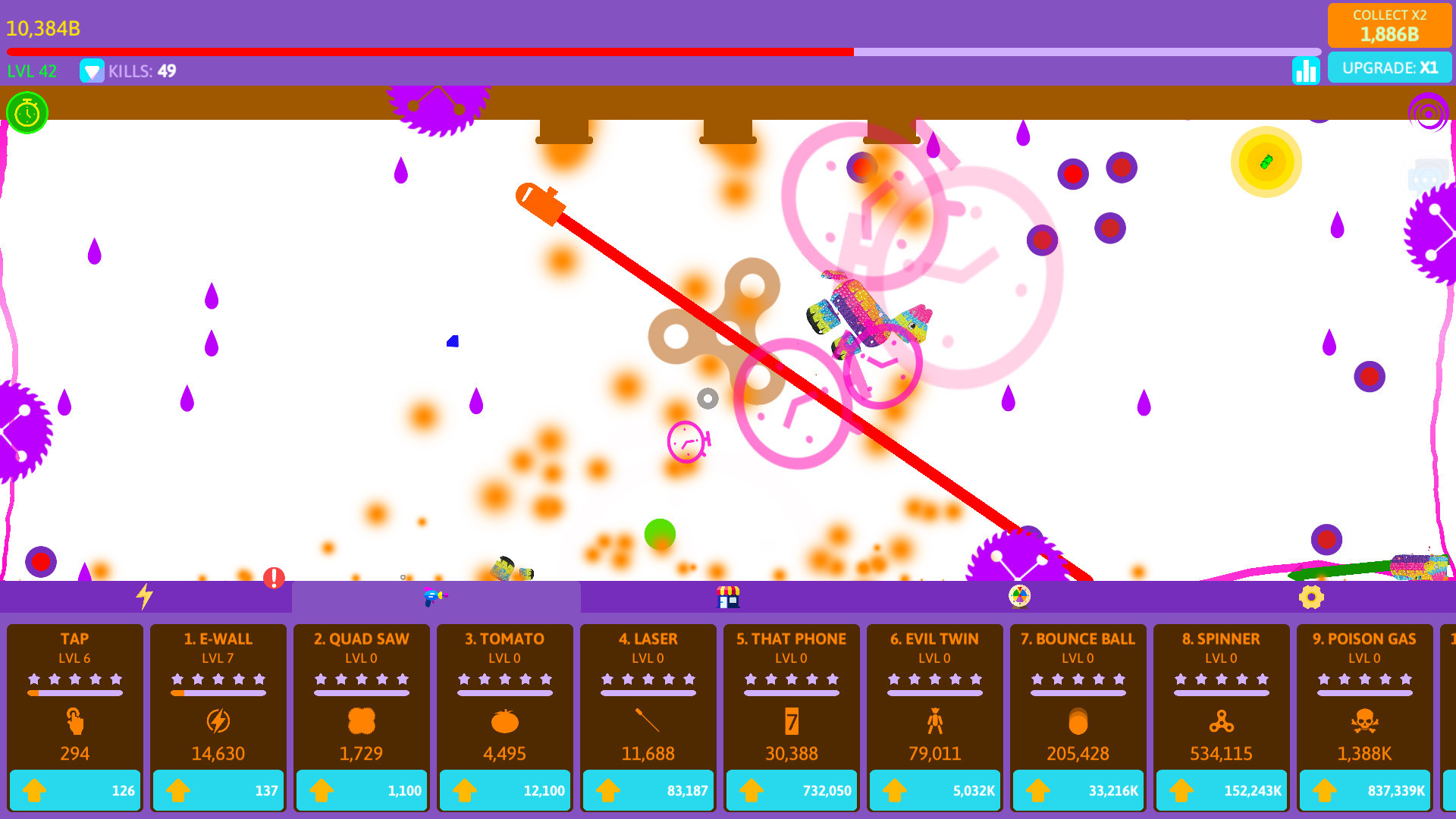The width and height of the screenshot is (1456, 819).
Task: Toggle the UPGRADE: X1 multiplier
Action: point(1390,67)
